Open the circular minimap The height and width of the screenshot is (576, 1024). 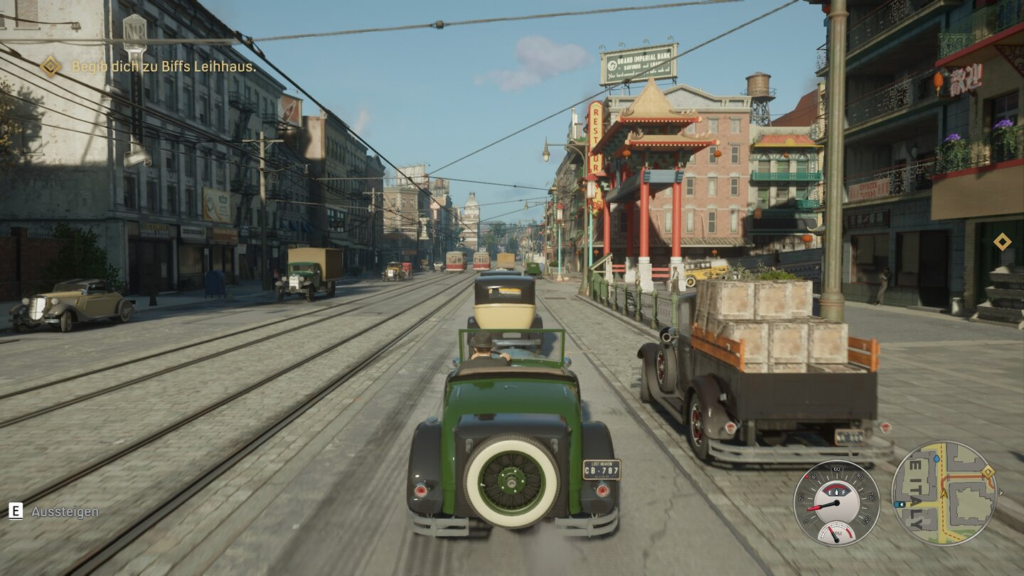pyautogui.click(x=944, y=494)
